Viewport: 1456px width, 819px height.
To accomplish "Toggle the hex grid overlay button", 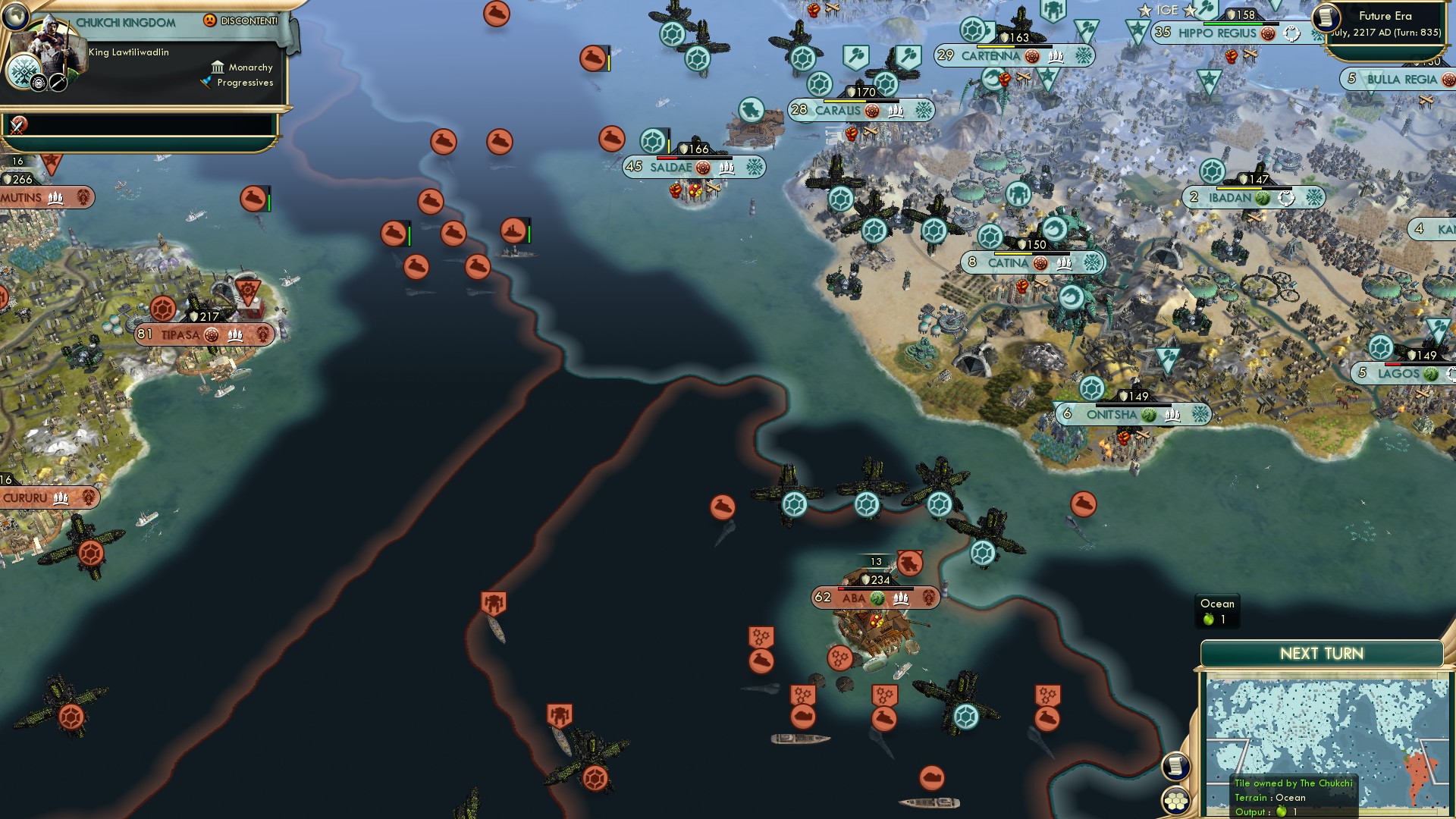I will (x=1176, y=800).
